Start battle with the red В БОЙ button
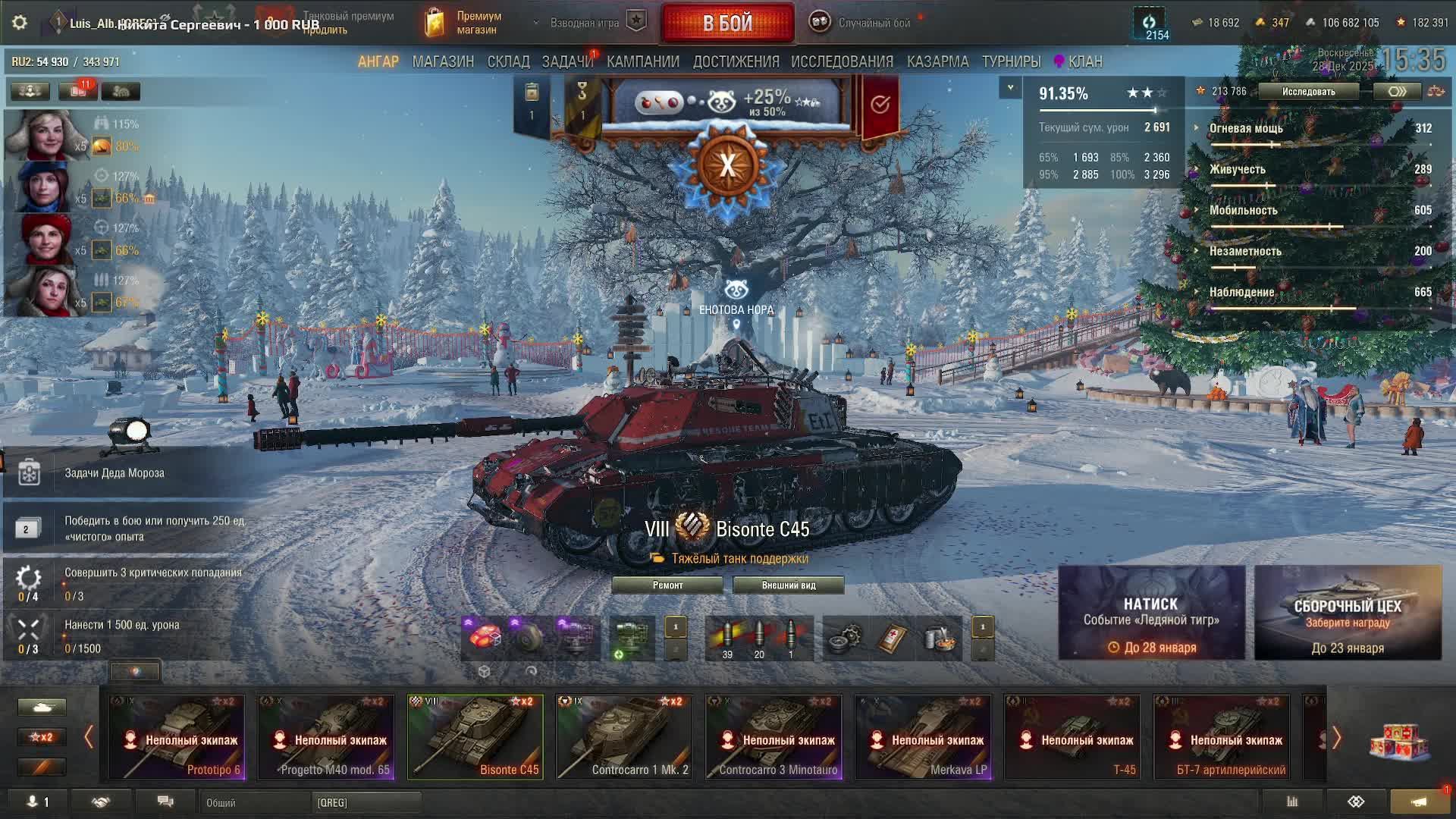Image resolution: width=1456 pixels, height=819 pixels. (727, 23)
